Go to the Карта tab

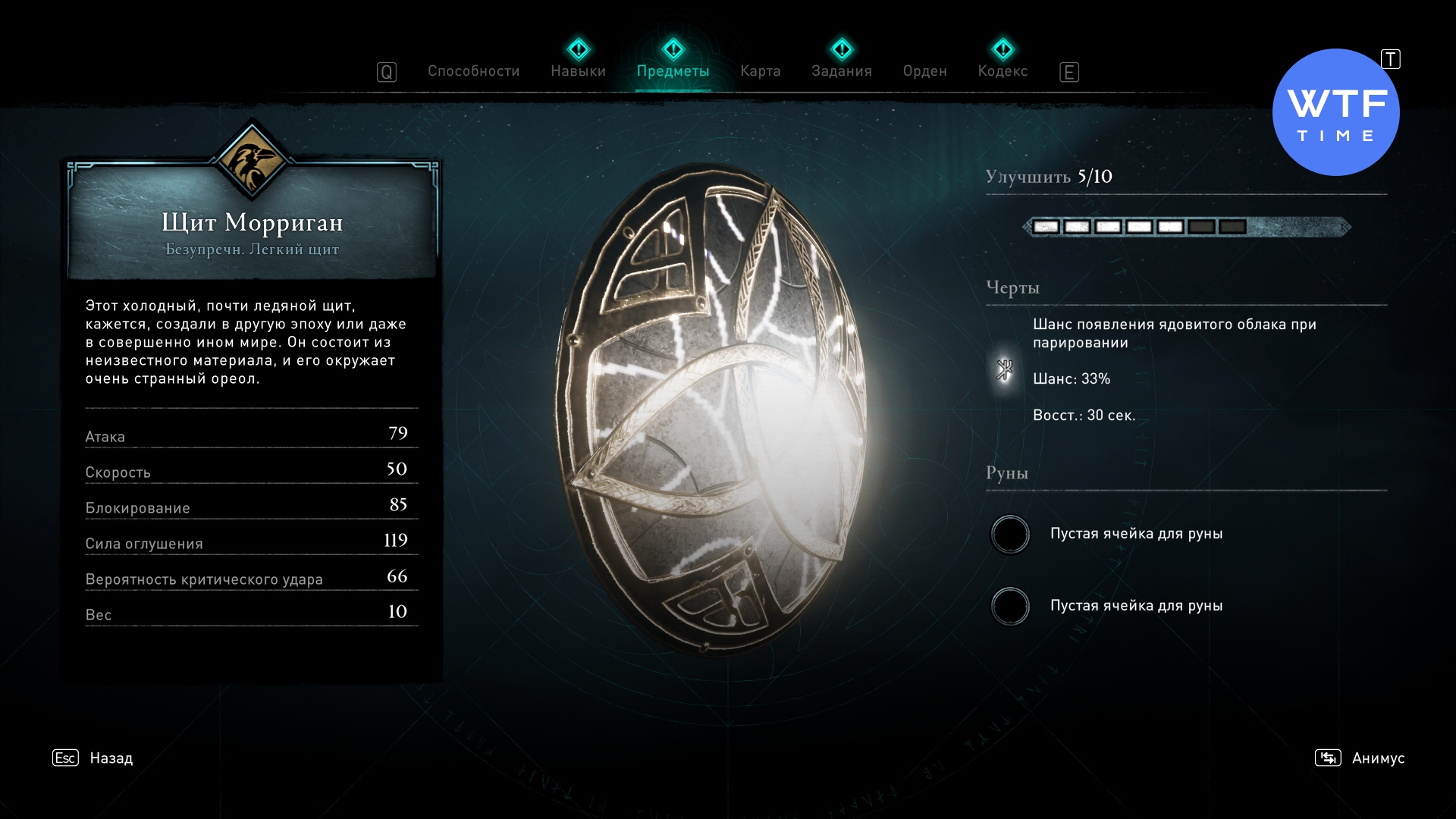pos(760,71)
